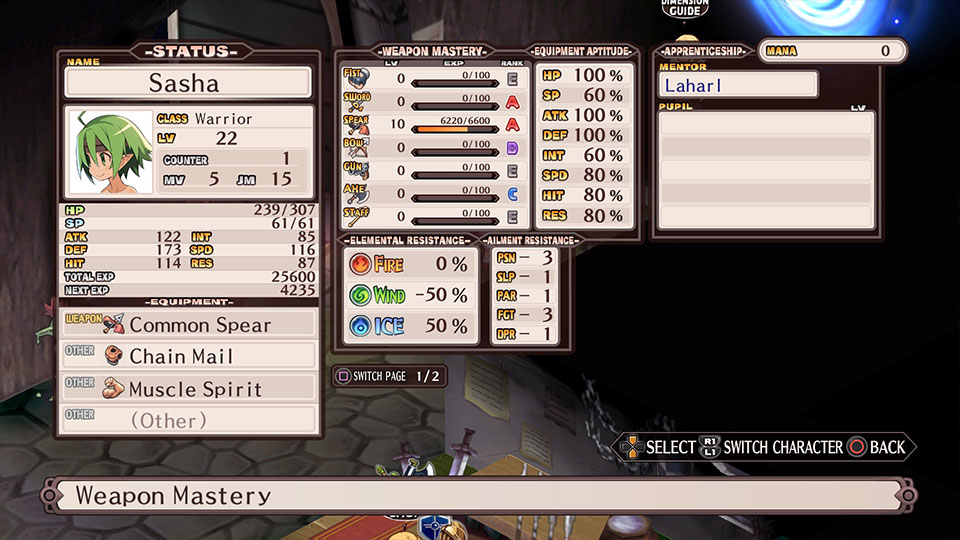Highlight the Spear weapon mastery row
The width and height of the screenshot is (960, 540).
(x=435, y=124)
